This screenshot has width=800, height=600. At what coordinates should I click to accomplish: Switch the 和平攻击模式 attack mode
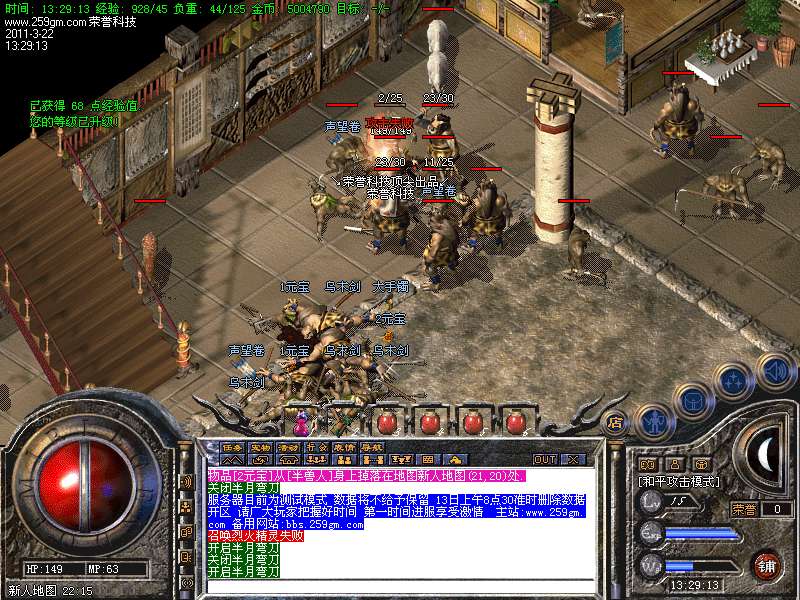681,481
